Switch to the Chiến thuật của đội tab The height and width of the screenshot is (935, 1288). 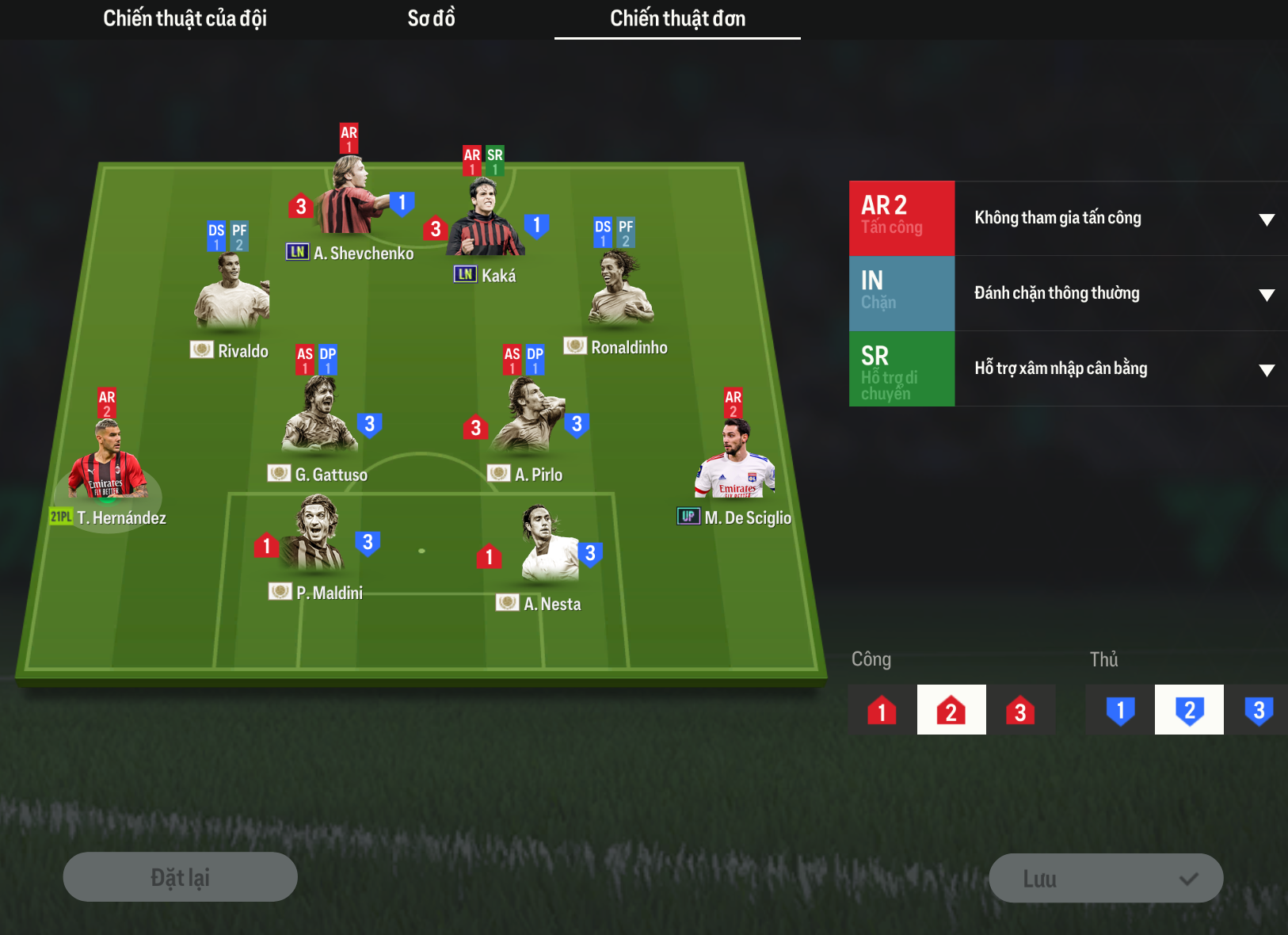pos(185,18)
